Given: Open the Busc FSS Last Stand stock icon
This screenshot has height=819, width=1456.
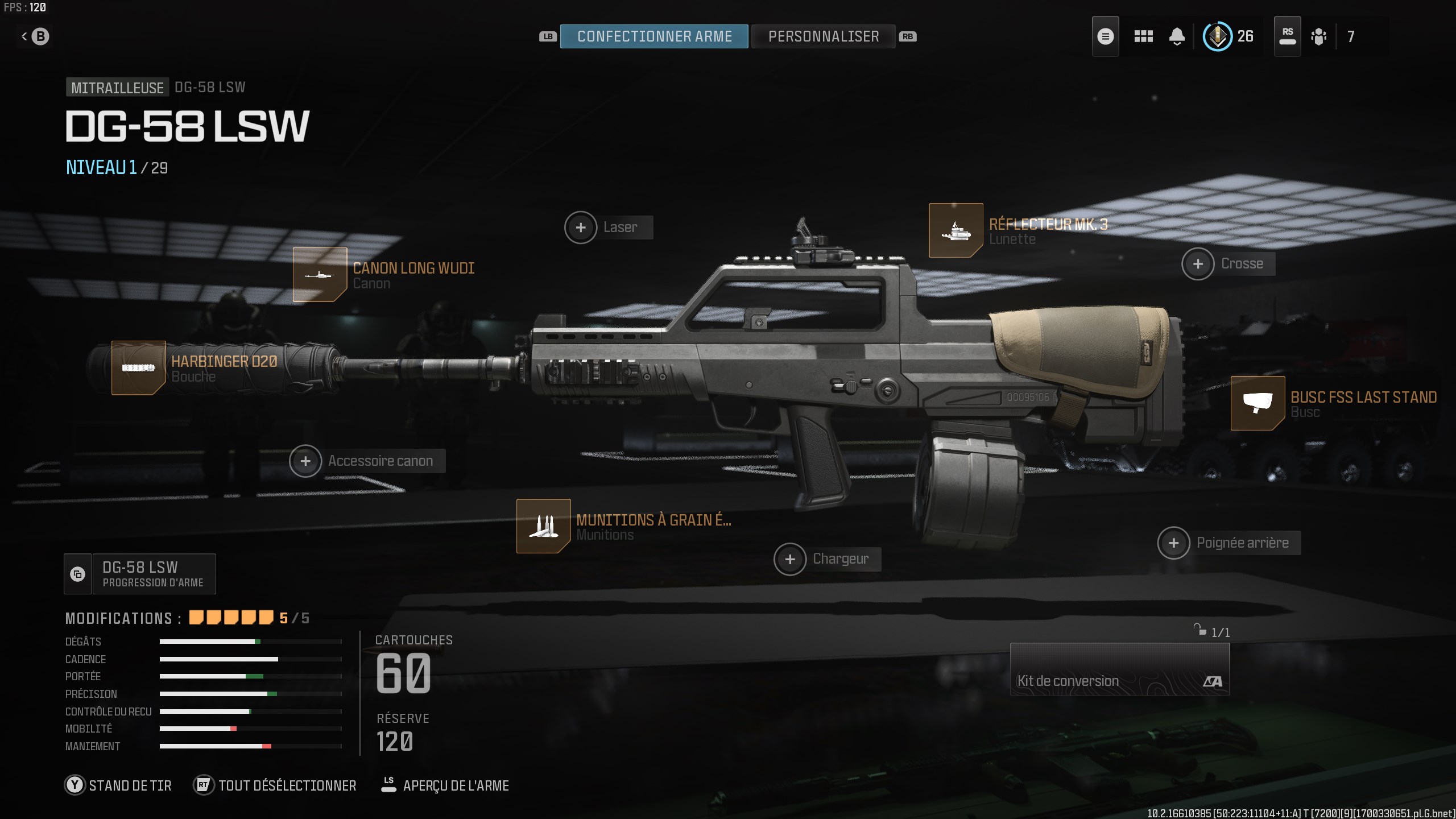Looking at the screenshot, I should [x=1258, y=405].
